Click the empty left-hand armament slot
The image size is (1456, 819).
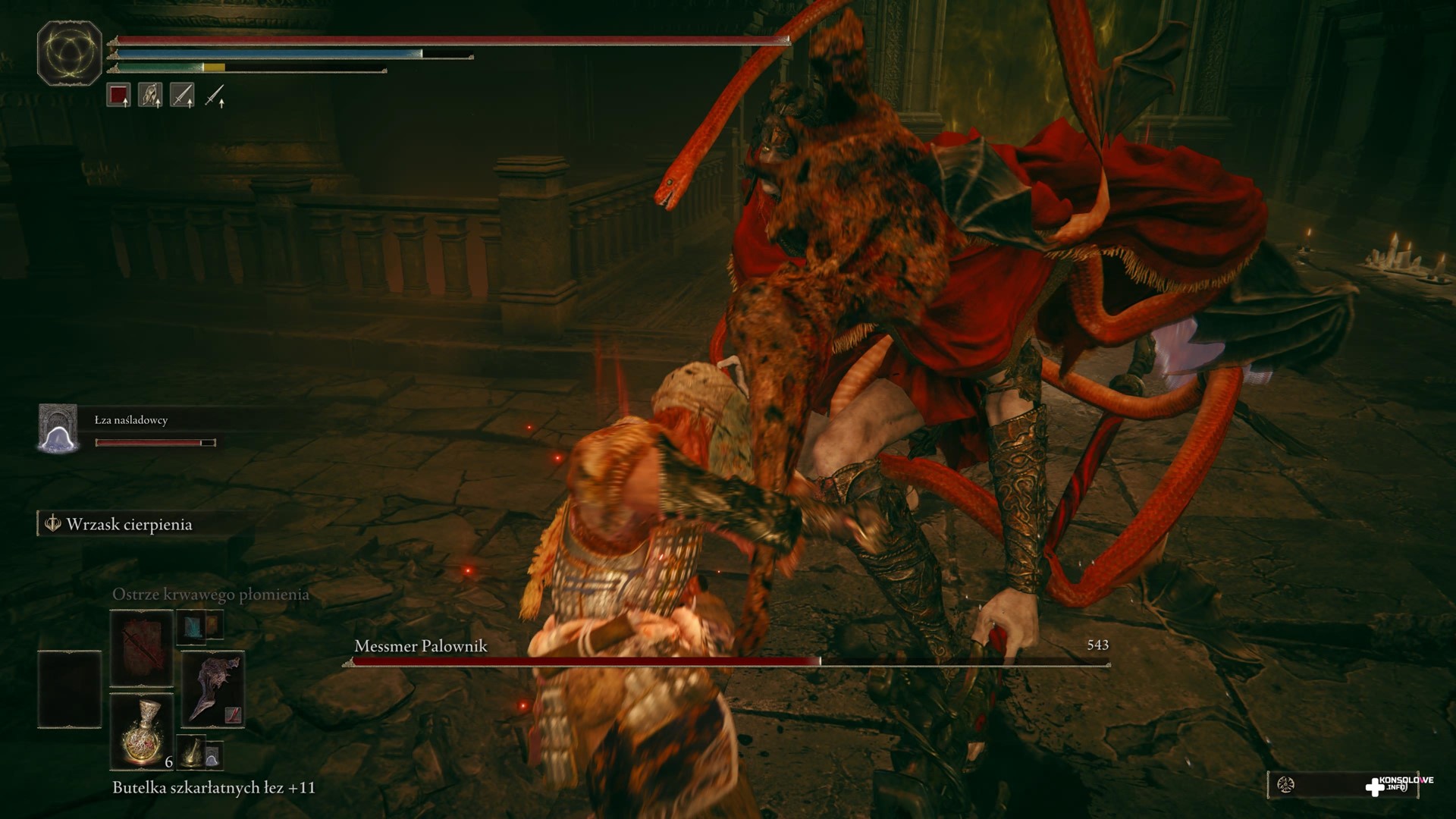coord(69,689)
